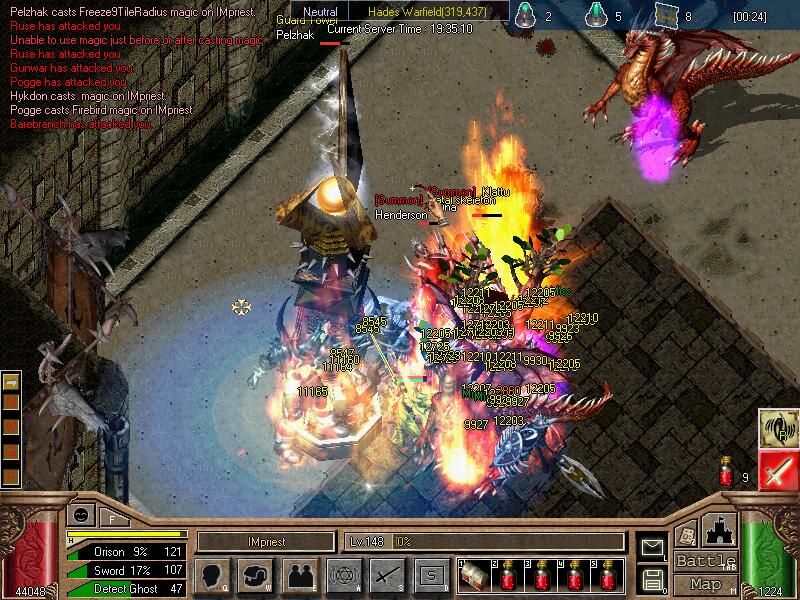
Task: Select the F tab beside the smiley
Action: (112, 517)
